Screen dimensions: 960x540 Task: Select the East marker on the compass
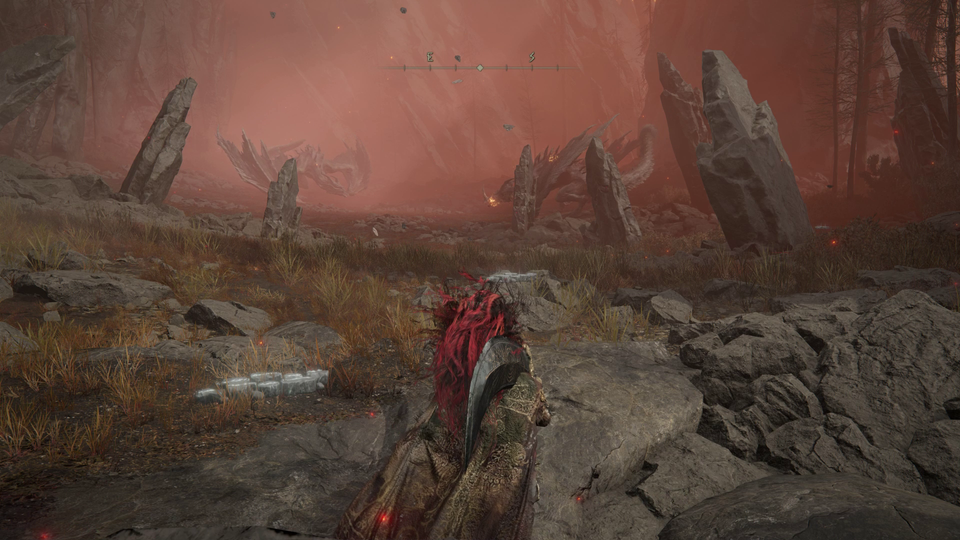tap(430, 58)
